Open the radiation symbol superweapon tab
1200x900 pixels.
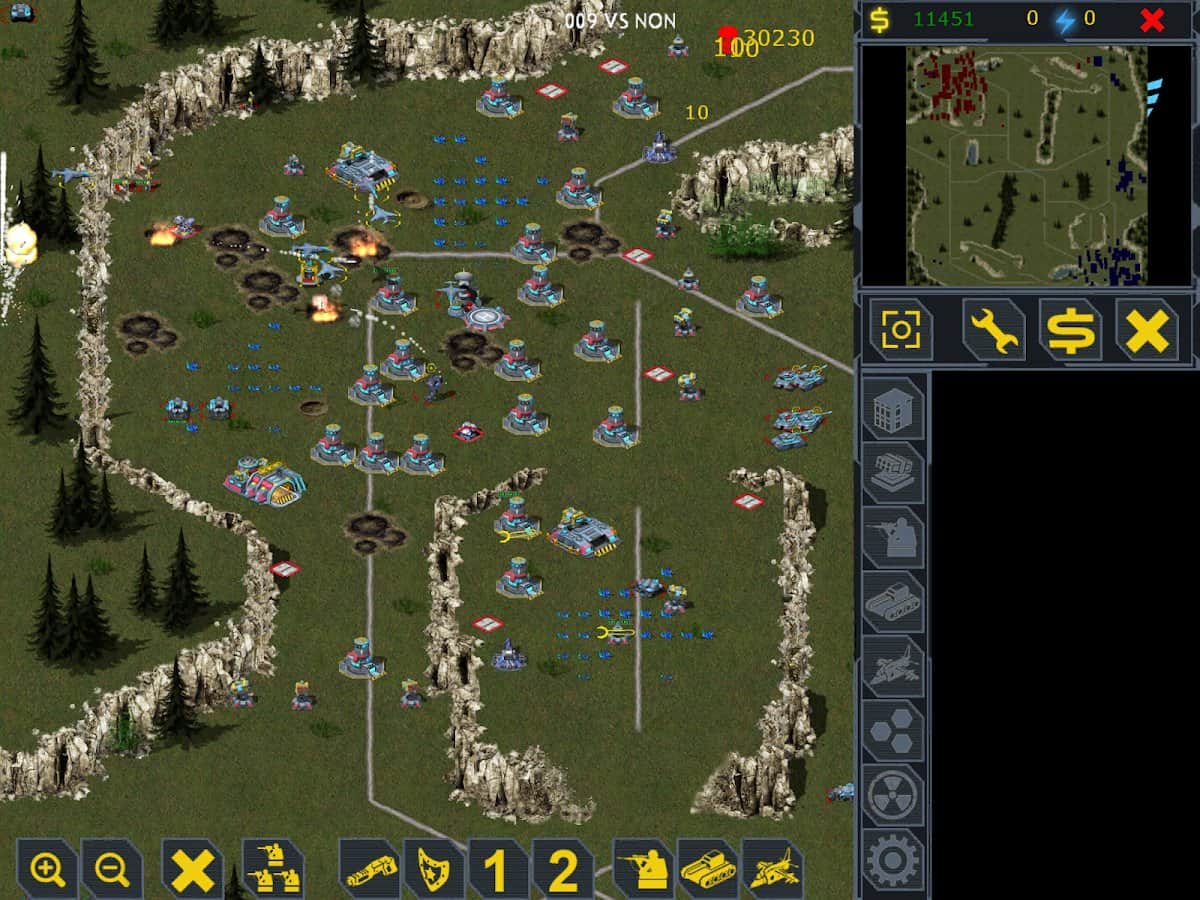tap(893, 795)
